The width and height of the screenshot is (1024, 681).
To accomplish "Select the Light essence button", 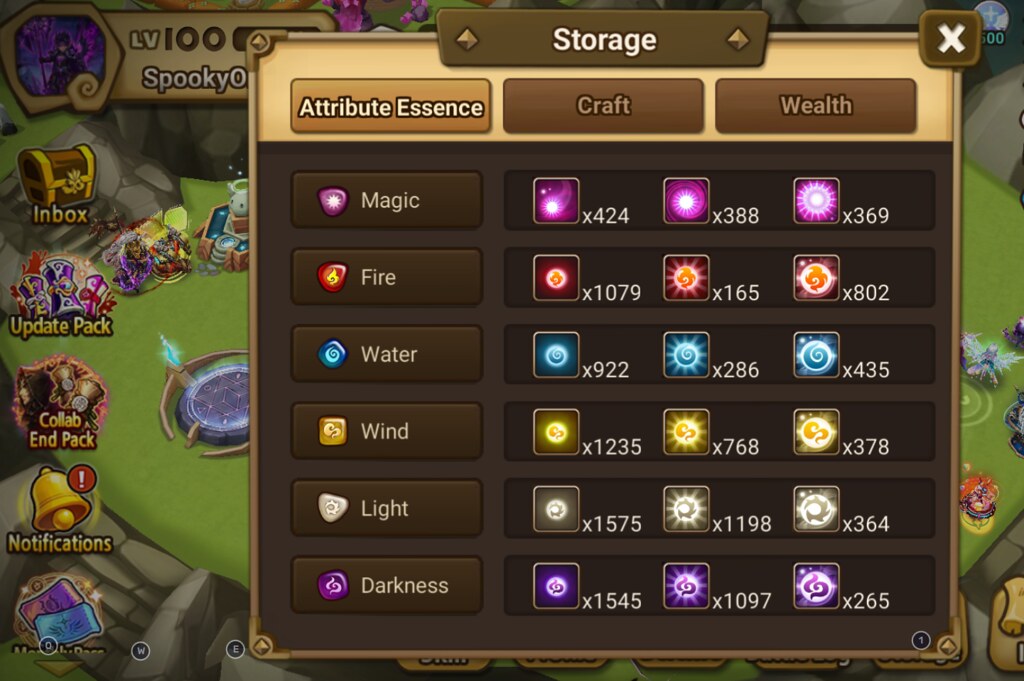I will point(387,508).
